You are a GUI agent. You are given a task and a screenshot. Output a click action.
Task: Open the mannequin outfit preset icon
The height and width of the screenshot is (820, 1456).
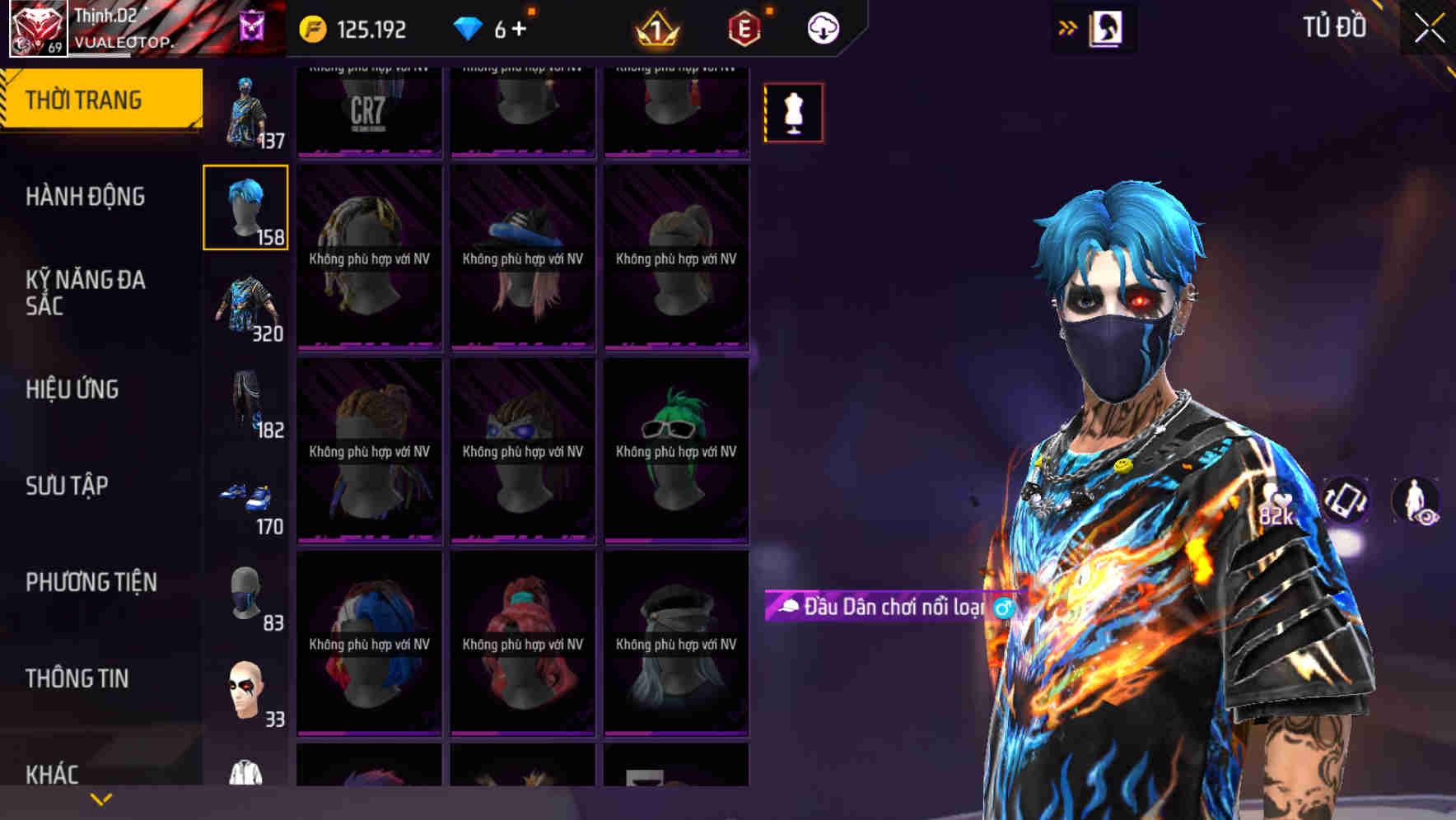(x=793, y=113)
